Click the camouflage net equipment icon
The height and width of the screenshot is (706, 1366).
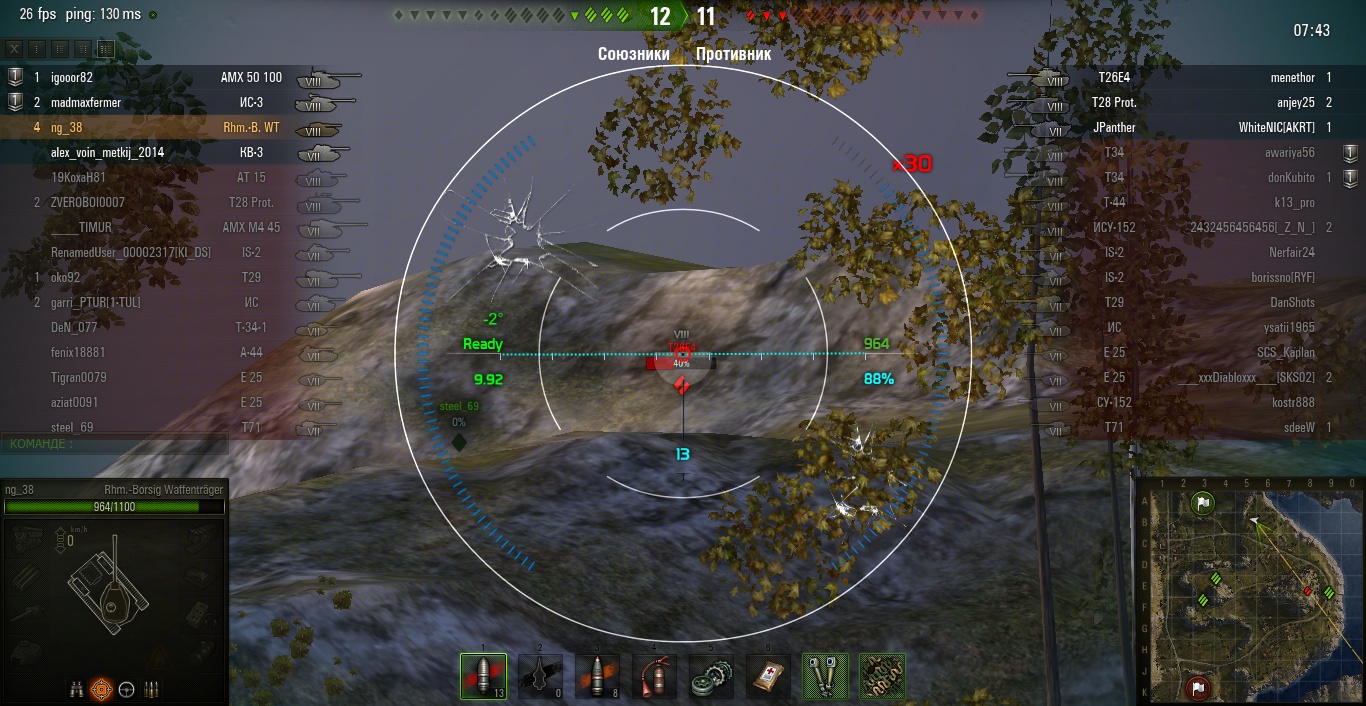click(882, 677)
